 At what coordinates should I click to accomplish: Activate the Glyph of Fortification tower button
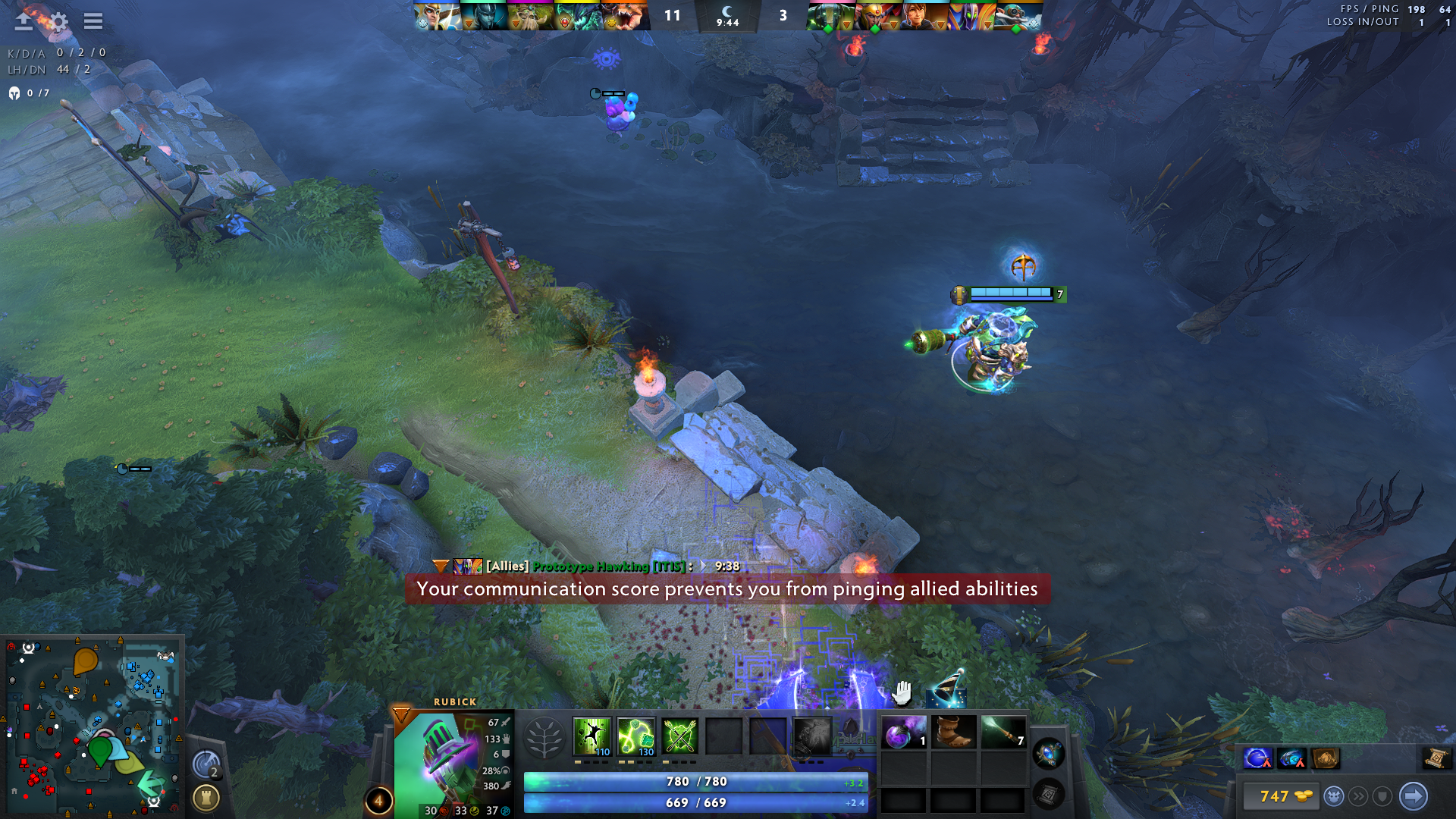206,798
